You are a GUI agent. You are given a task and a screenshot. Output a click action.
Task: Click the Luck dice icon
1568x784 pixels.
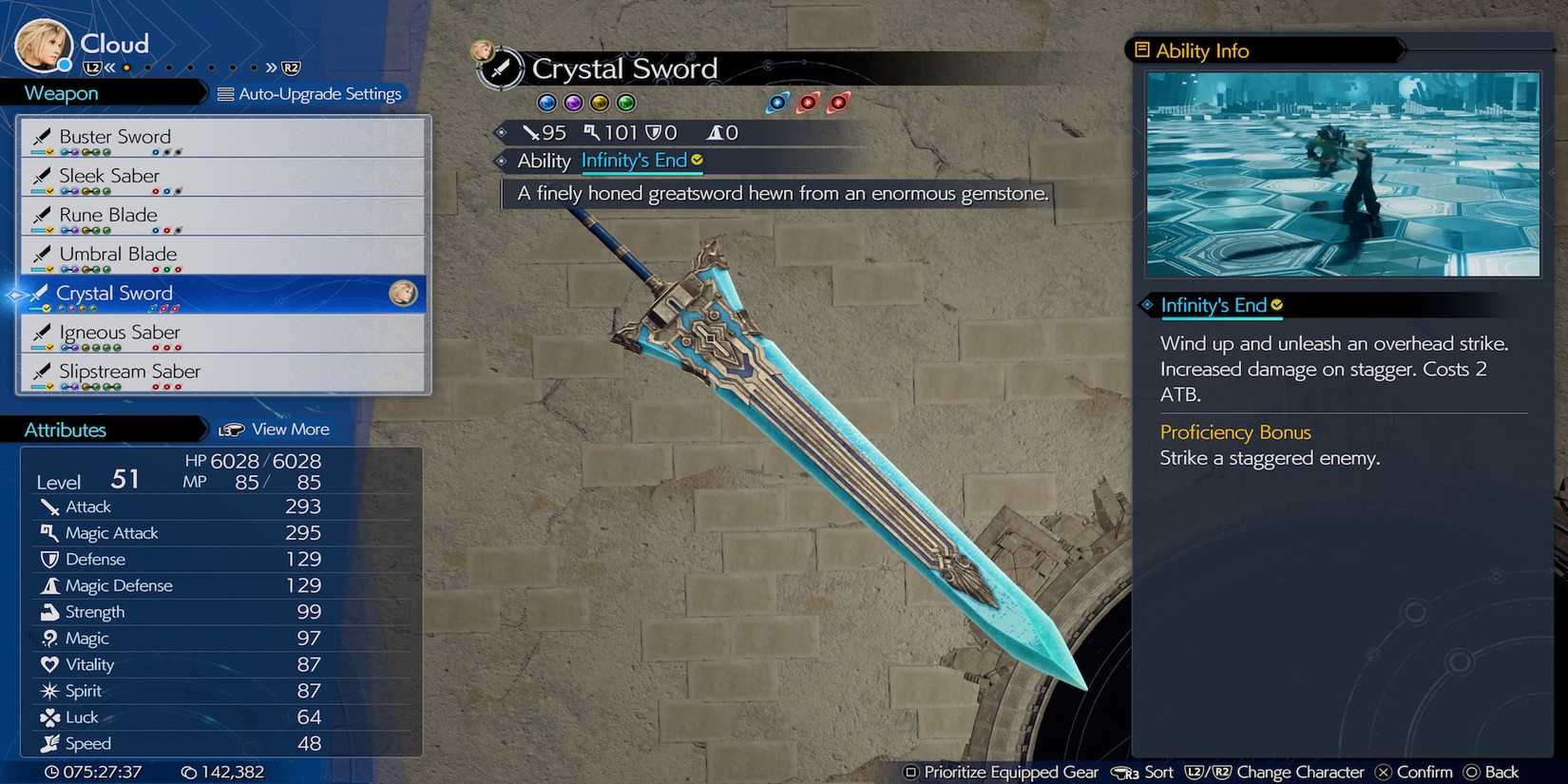[51, 717]
